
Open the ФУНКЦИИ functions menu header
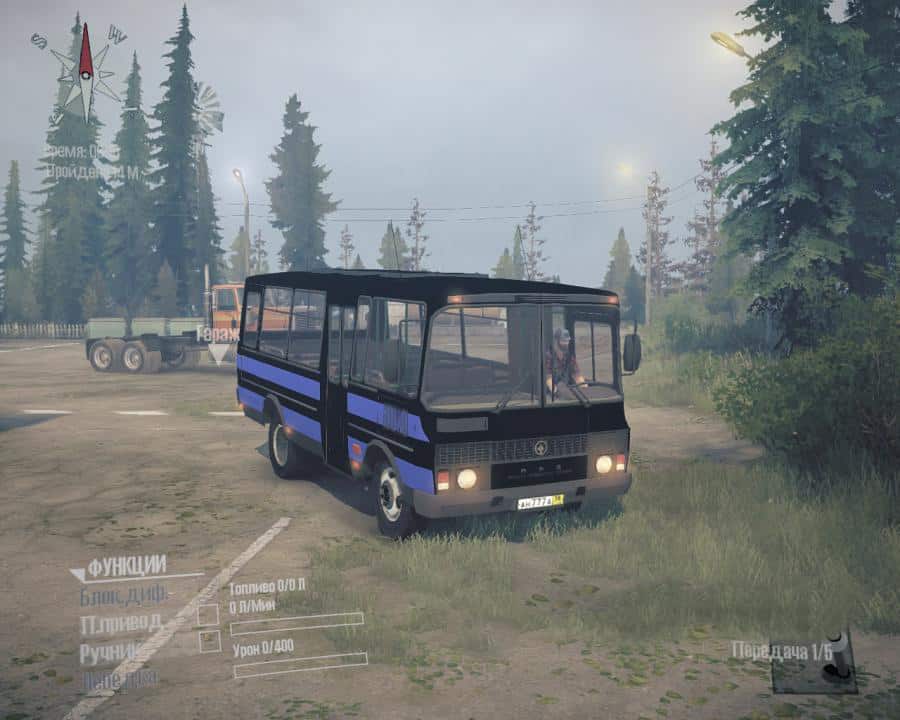125,568
